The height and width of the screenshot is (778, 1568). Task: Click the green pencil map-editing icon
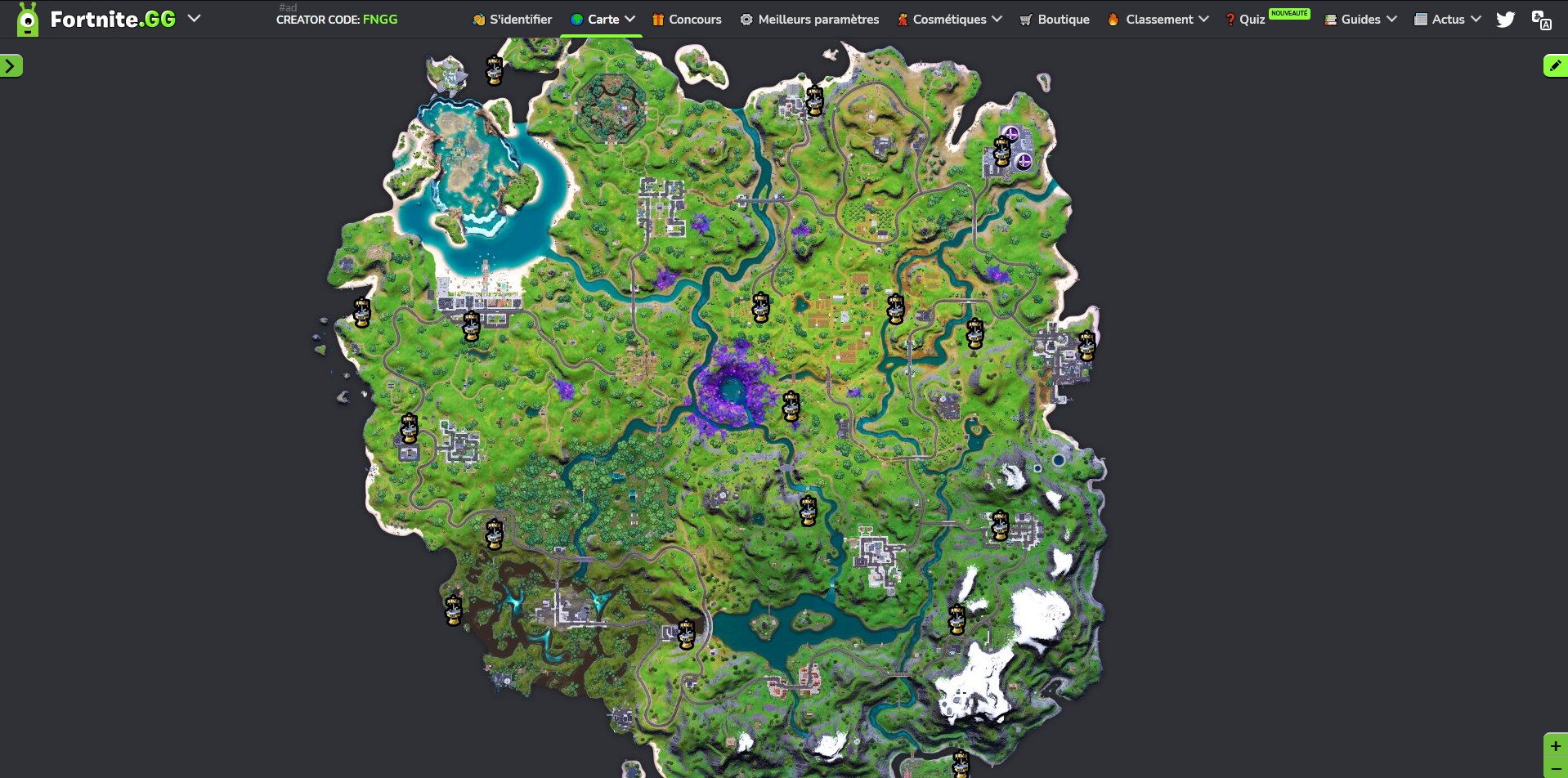click(x=1554, y=65)
